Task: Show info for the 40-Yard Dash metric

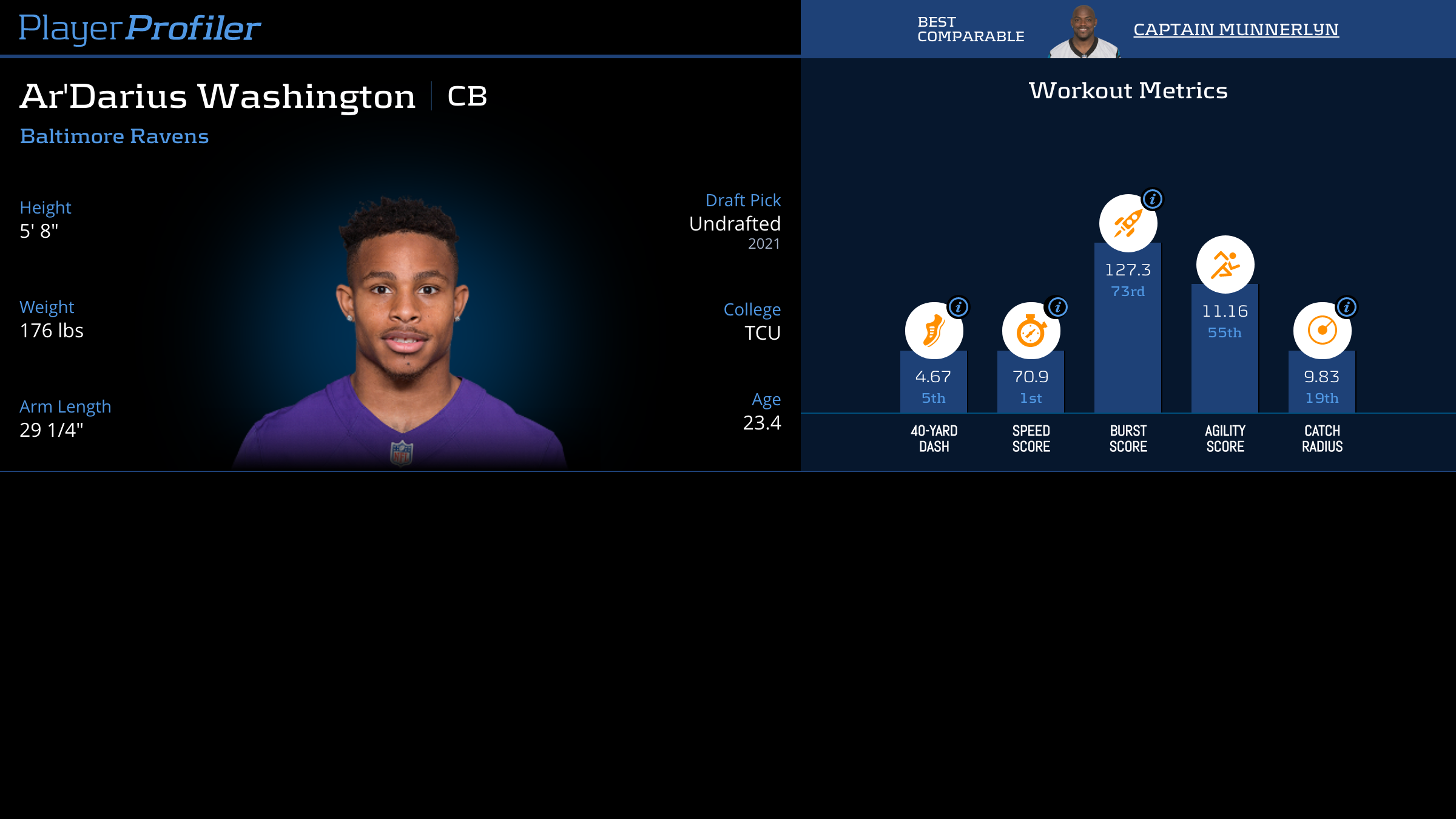Action: (x=959, y=307)
